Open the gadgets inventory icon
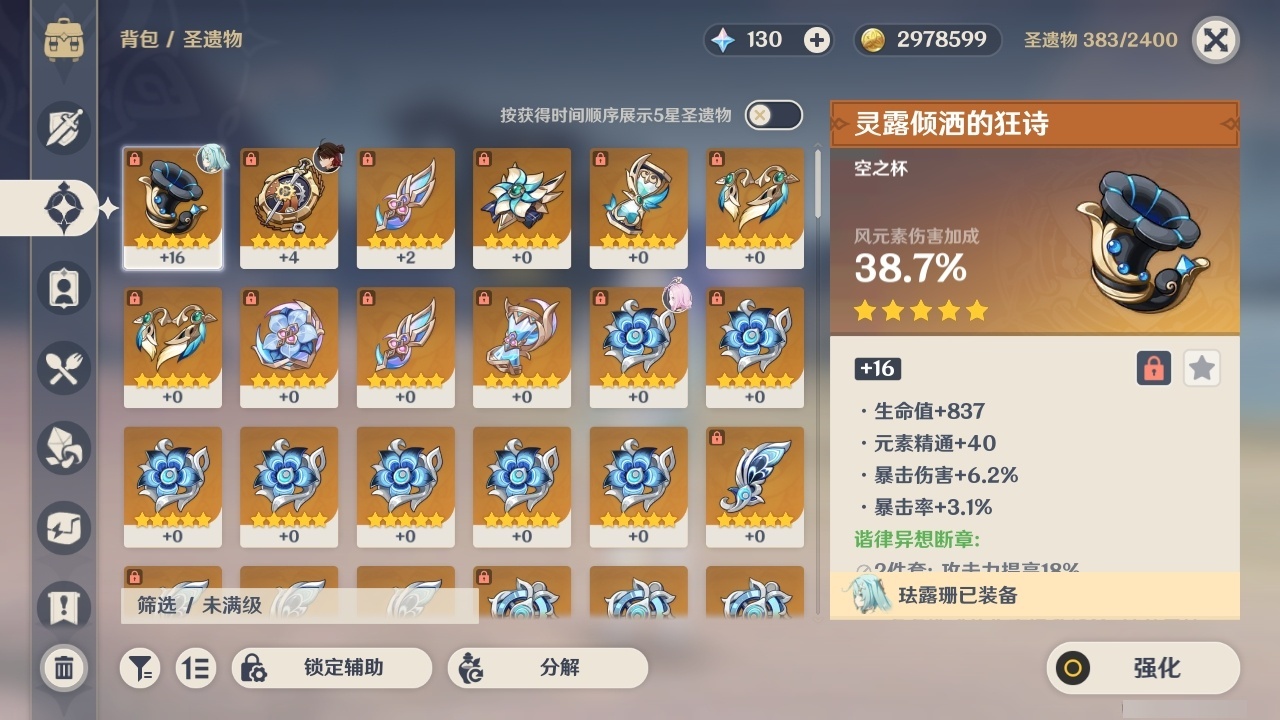Screen dimensions: 1280x720 (x=63, y=528)
